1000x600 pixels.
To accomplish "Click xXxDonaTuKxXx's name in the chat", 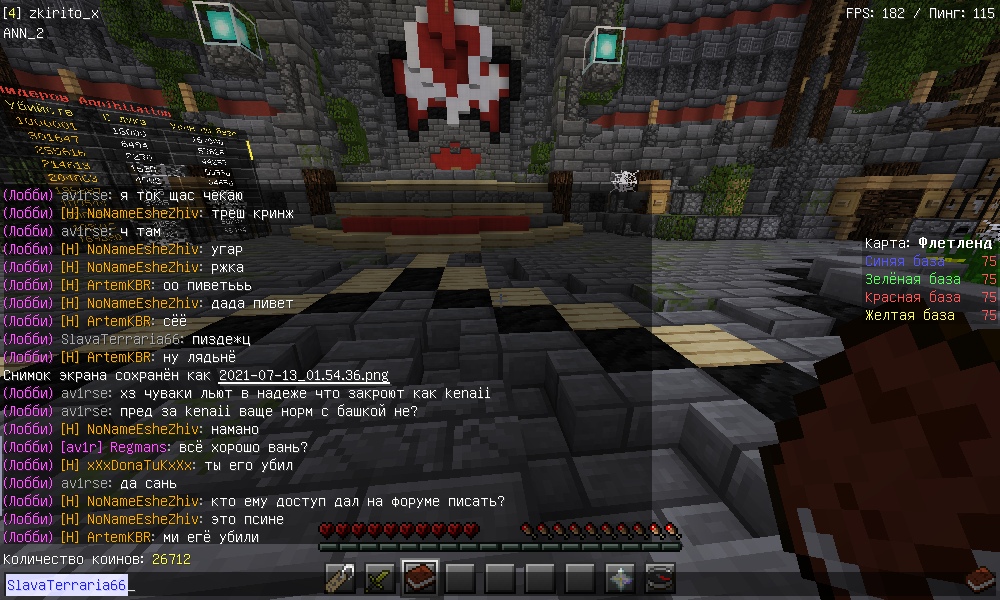I will click(x=145, y=465).
